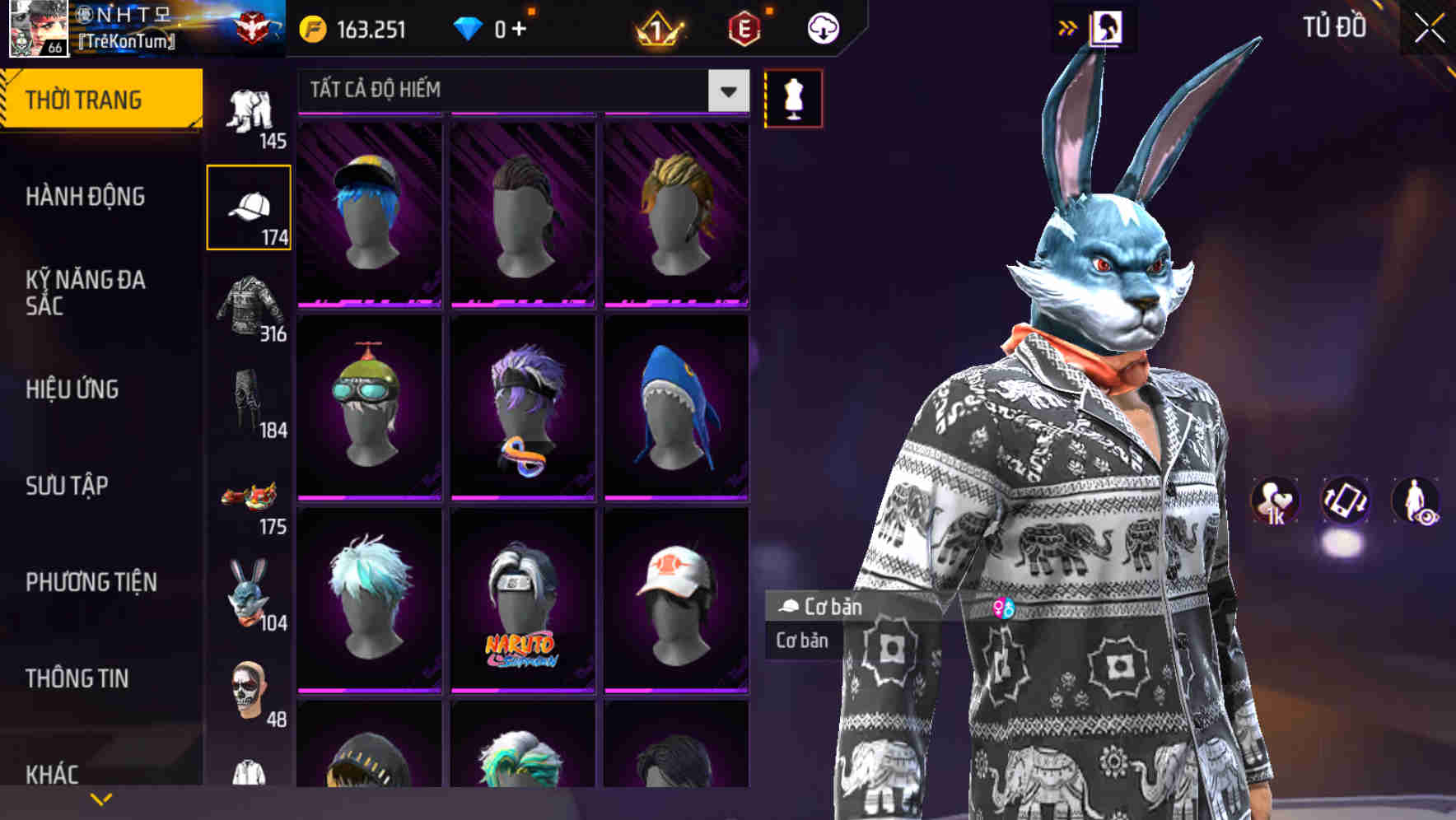The image size is (1456, 820).
Task: Click the rank 1 crown icon
Action: (x=657, y=27)
